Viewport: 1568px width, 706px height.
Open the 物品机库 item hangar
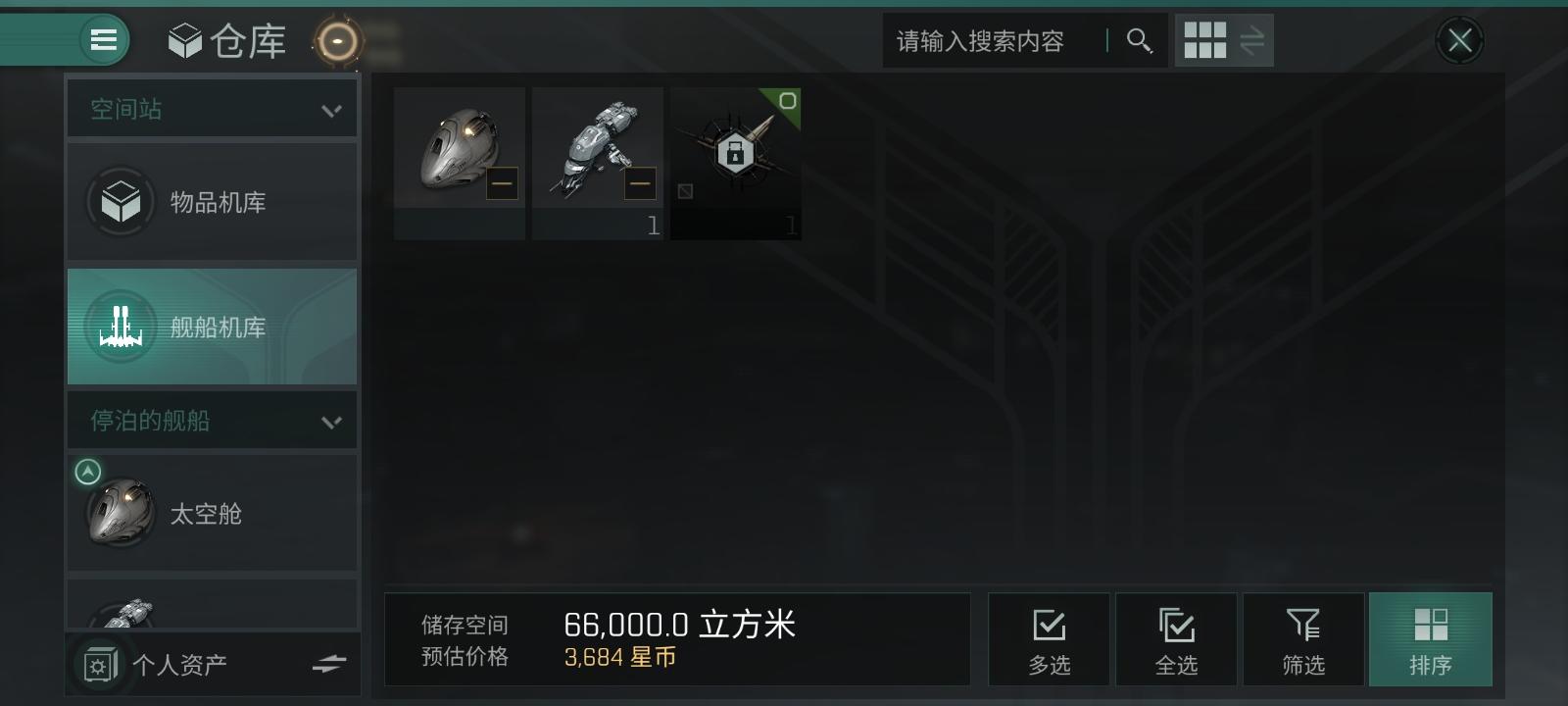pos(212,202)
